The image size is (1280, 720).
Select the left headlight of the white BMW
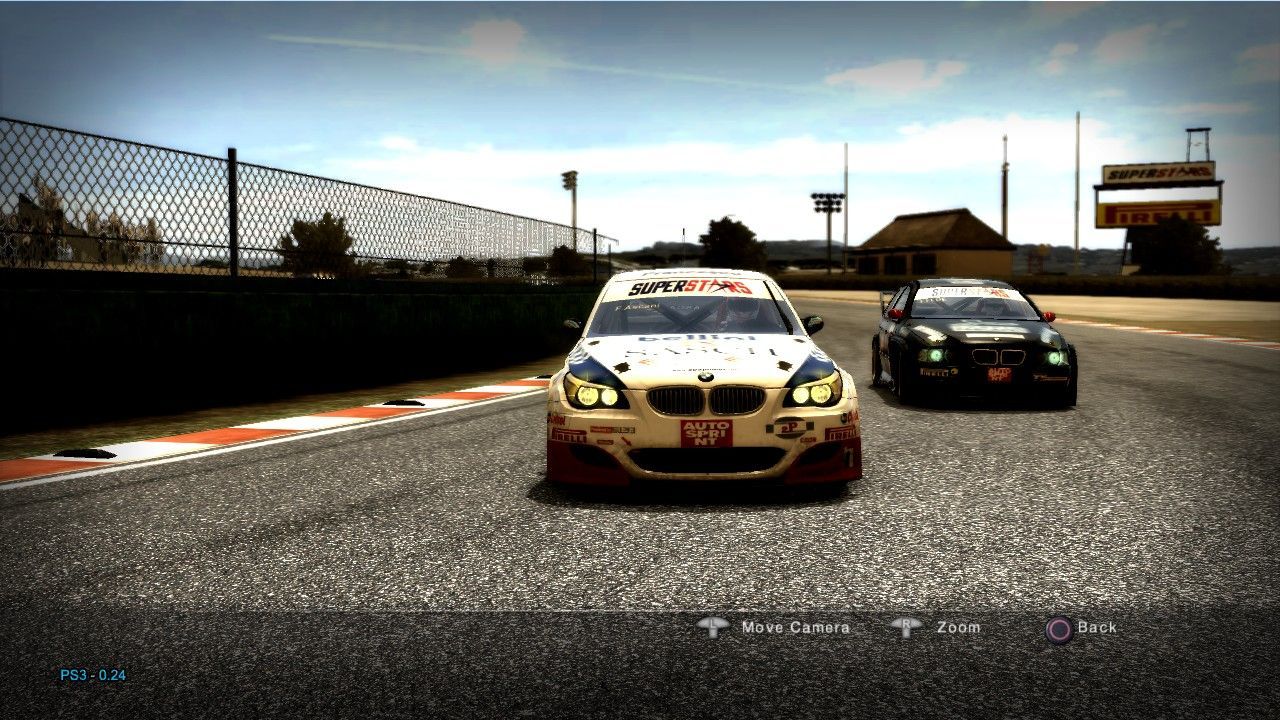click(x=597, y=397)
